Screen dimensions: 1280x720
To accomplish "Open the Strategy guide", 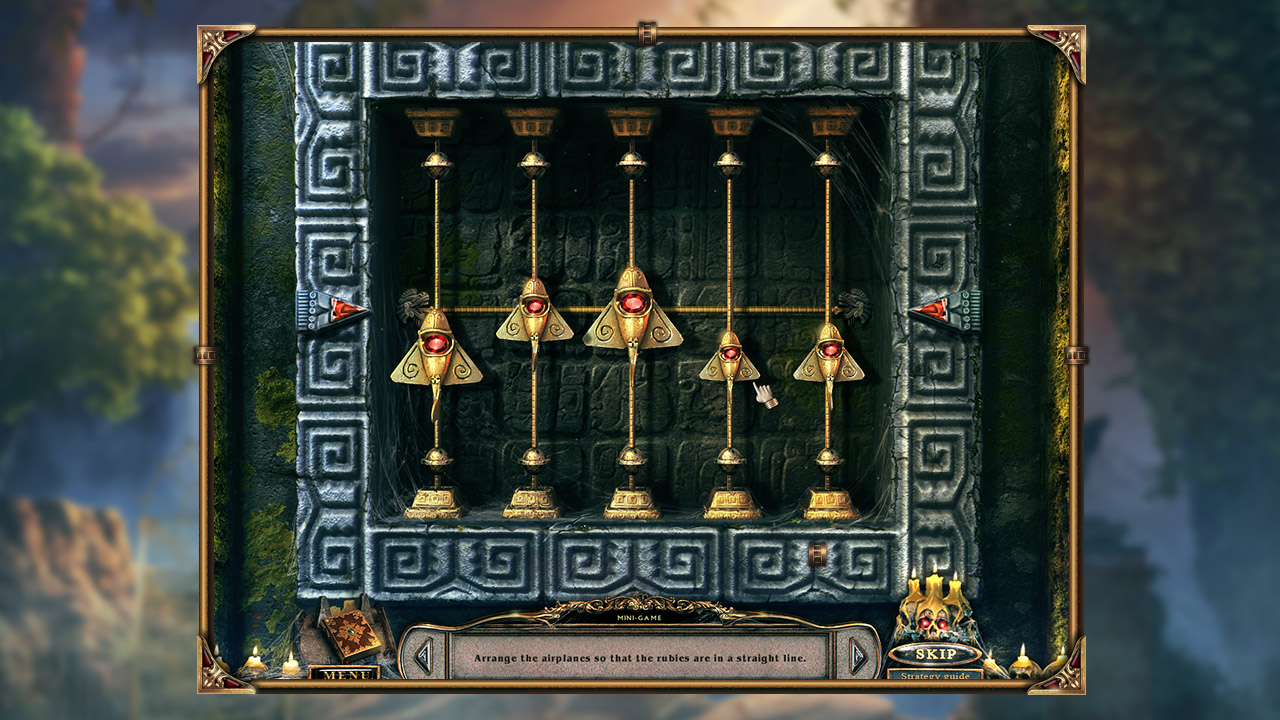I will (936, 676).
